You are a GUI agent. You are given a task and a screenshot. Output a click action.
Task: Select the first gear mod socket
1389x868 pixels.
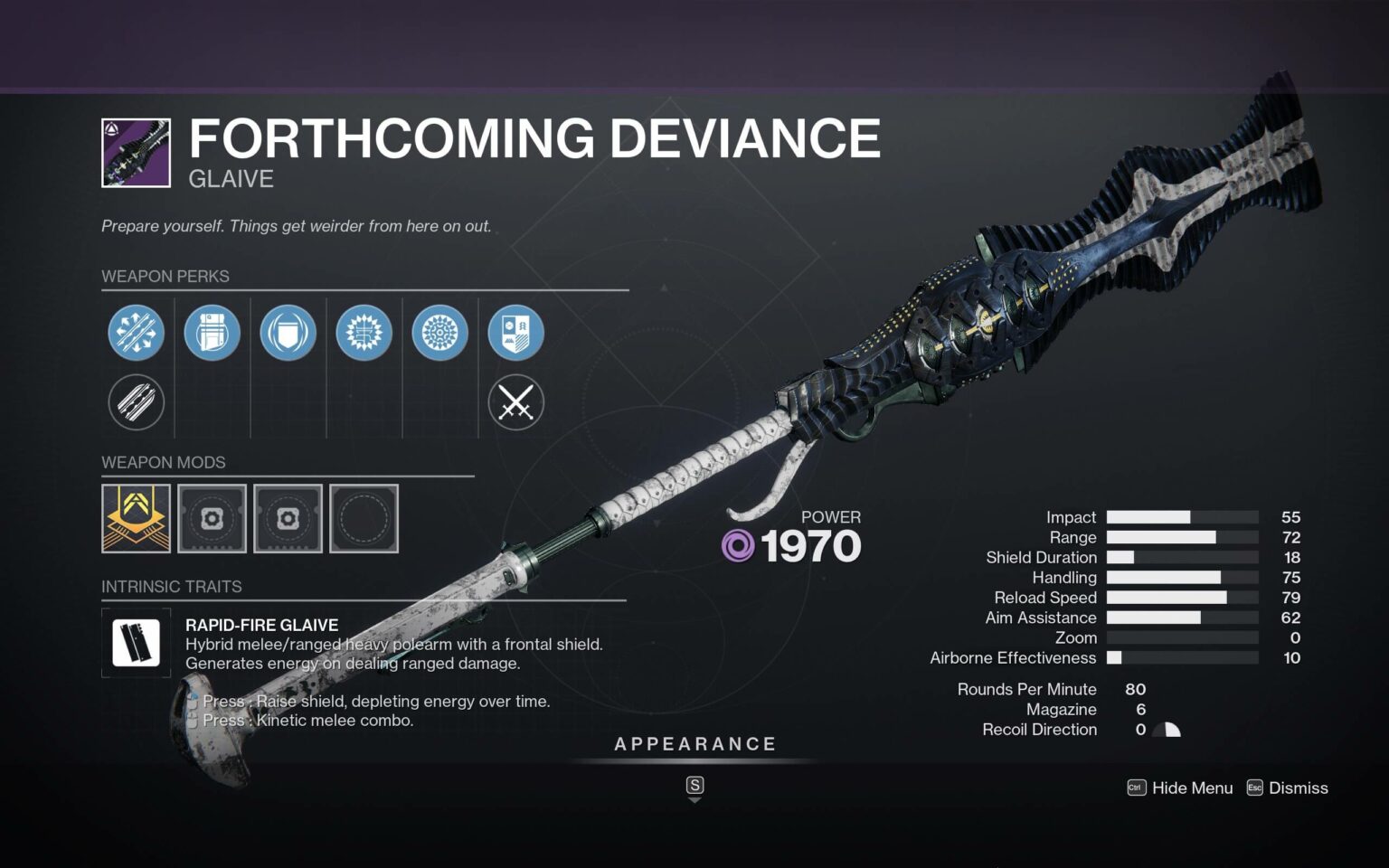[x=212, y=518]
